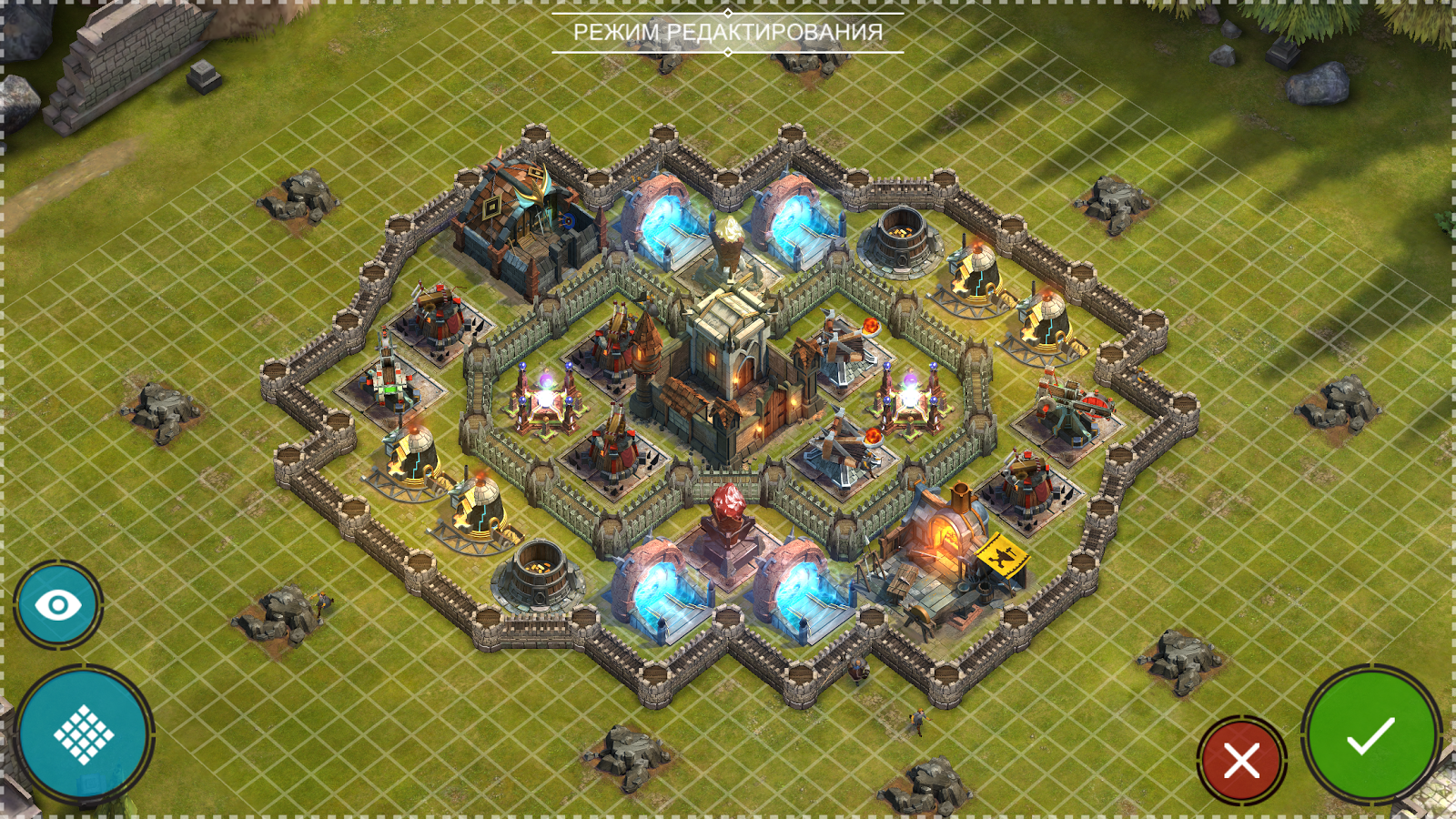
Task: Confirm layout with the green checkmark button
Action: 1370,735
